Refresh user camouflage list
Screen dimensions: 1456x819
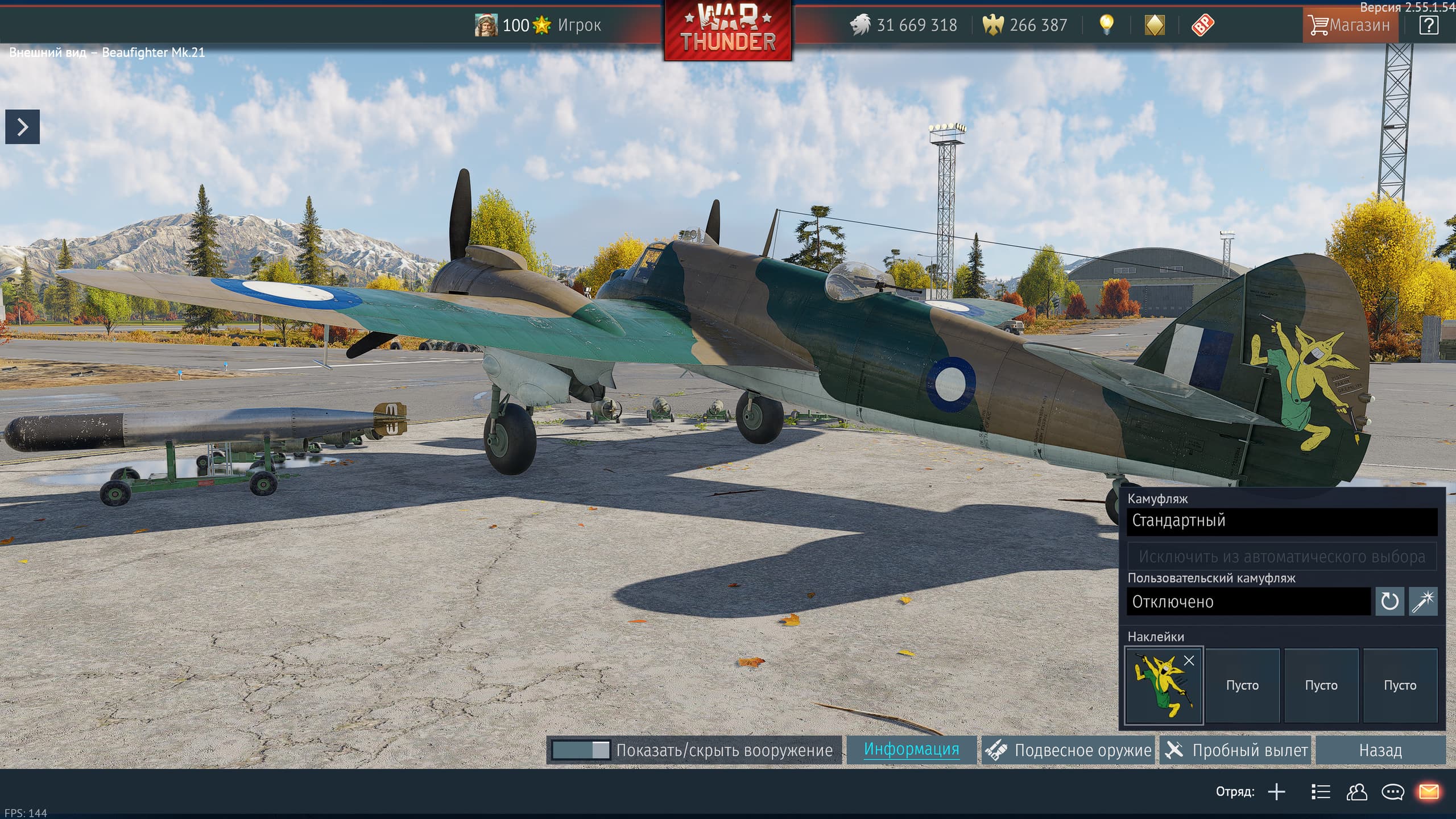pyautogui.click(x=1389, y=602)
